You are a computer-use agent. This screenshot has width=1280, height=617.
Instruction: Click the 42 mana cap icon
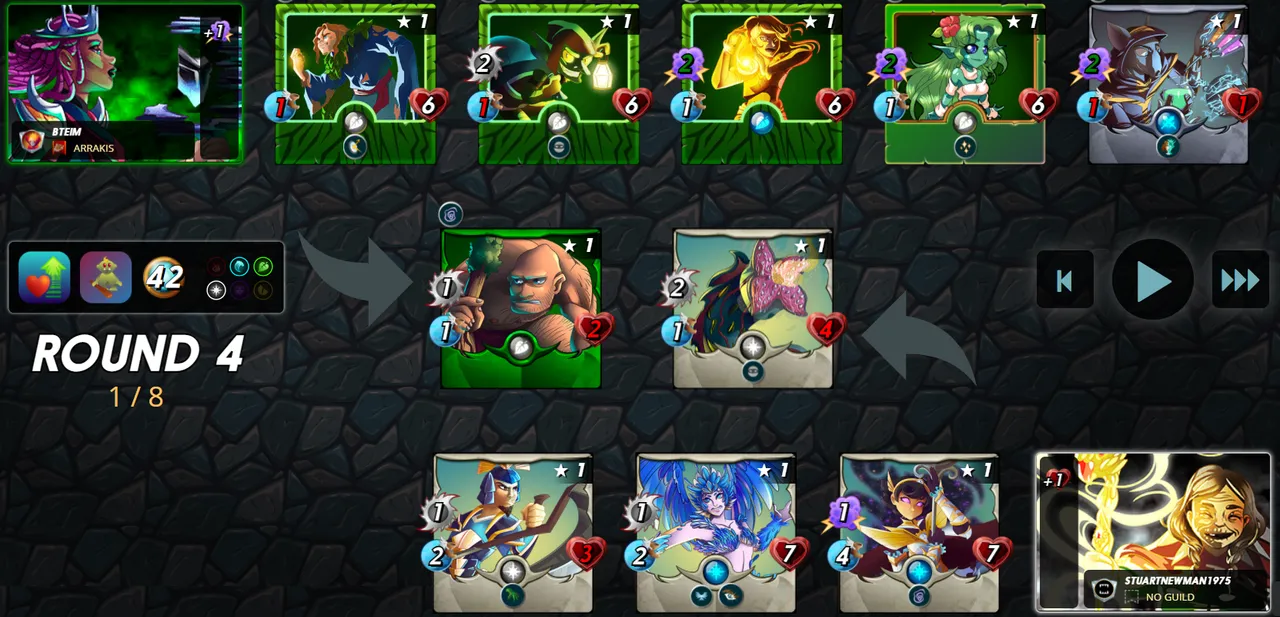(164, 277)
